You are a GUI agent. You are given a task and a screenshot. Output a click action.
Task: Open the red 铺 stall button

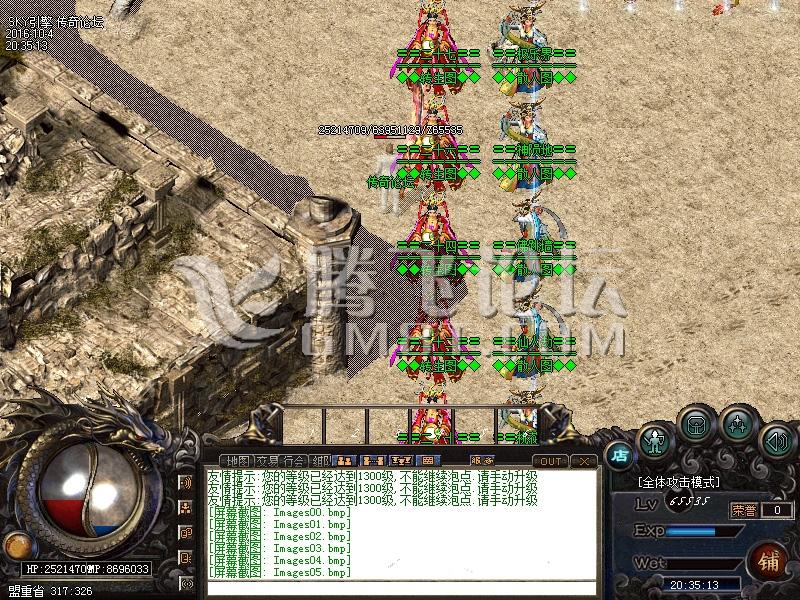769,560
